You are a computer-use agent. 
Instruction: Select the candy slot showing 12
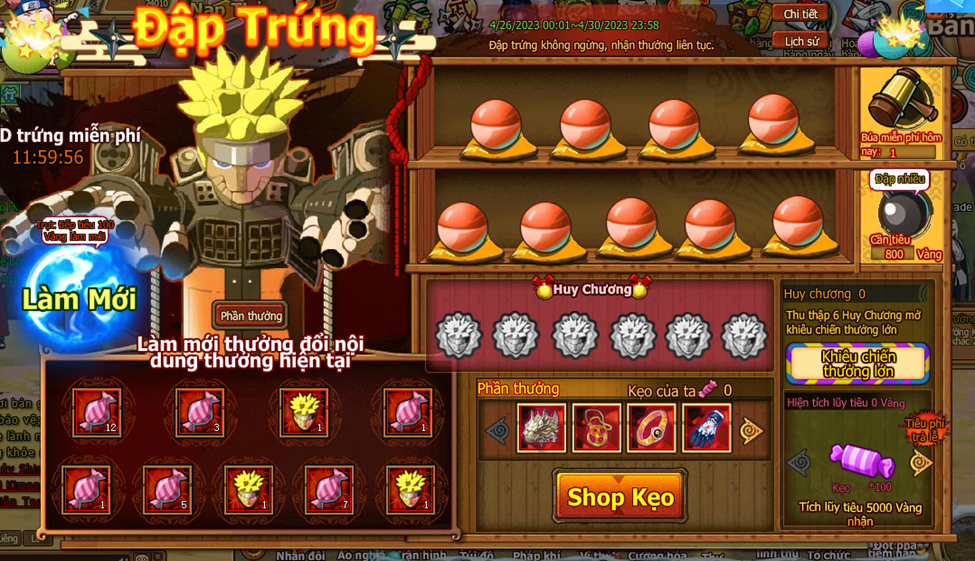coord(97,411)
